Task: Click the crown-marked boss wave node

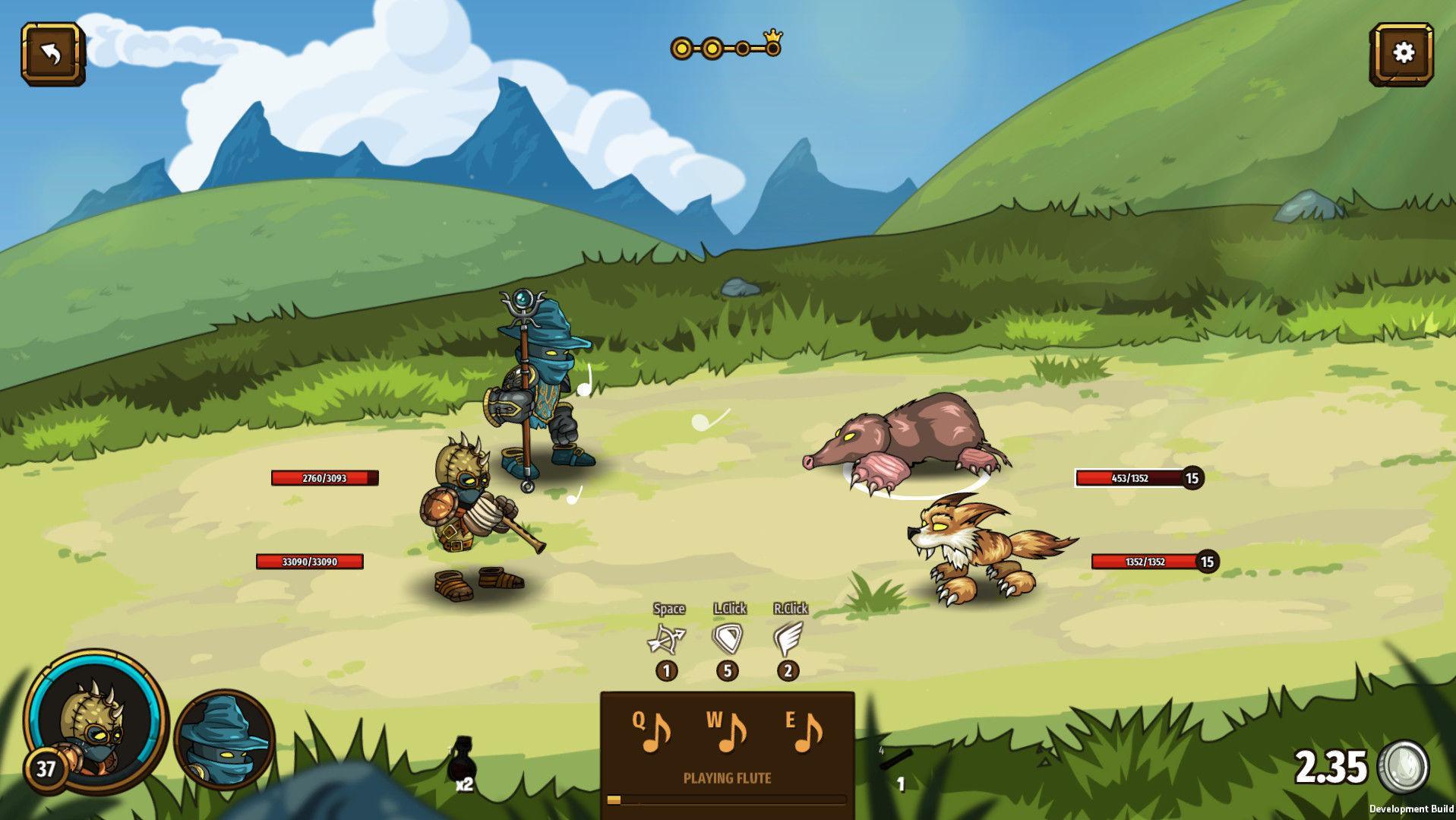Action: point(772,47)
